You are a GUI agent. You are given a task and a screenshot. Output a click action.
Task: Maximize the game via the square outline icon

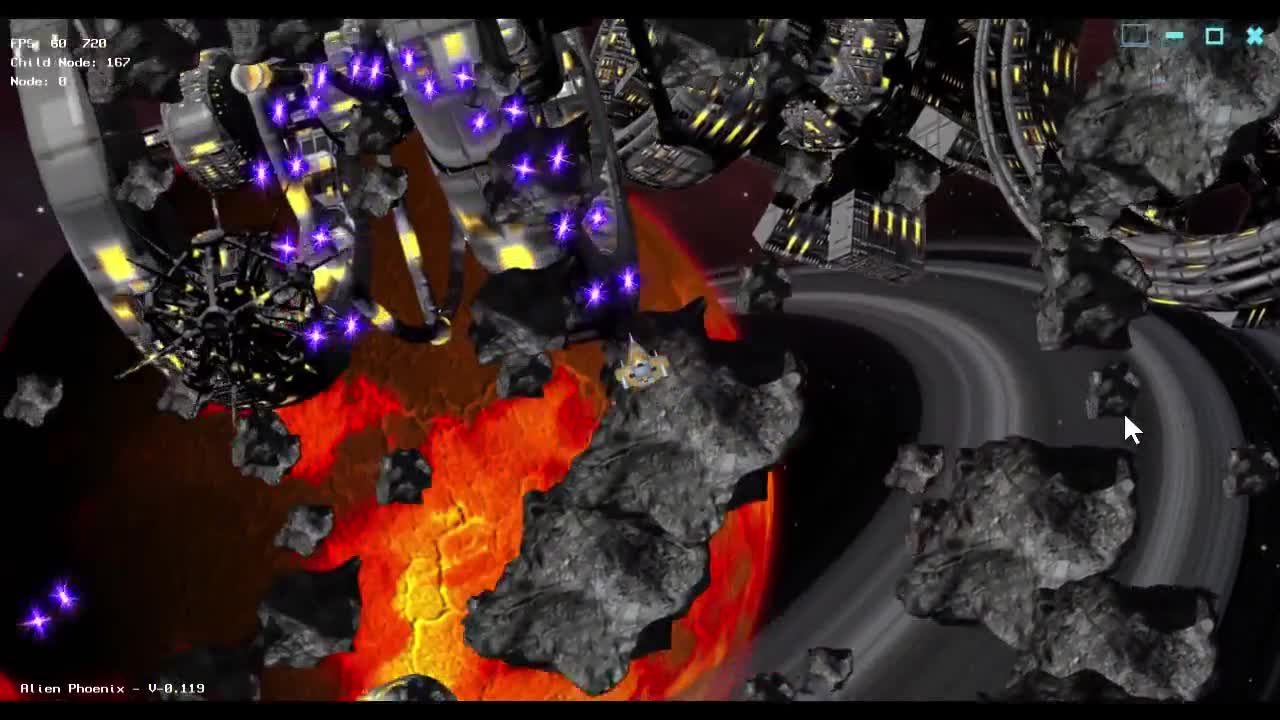(x=1213, y=36)
